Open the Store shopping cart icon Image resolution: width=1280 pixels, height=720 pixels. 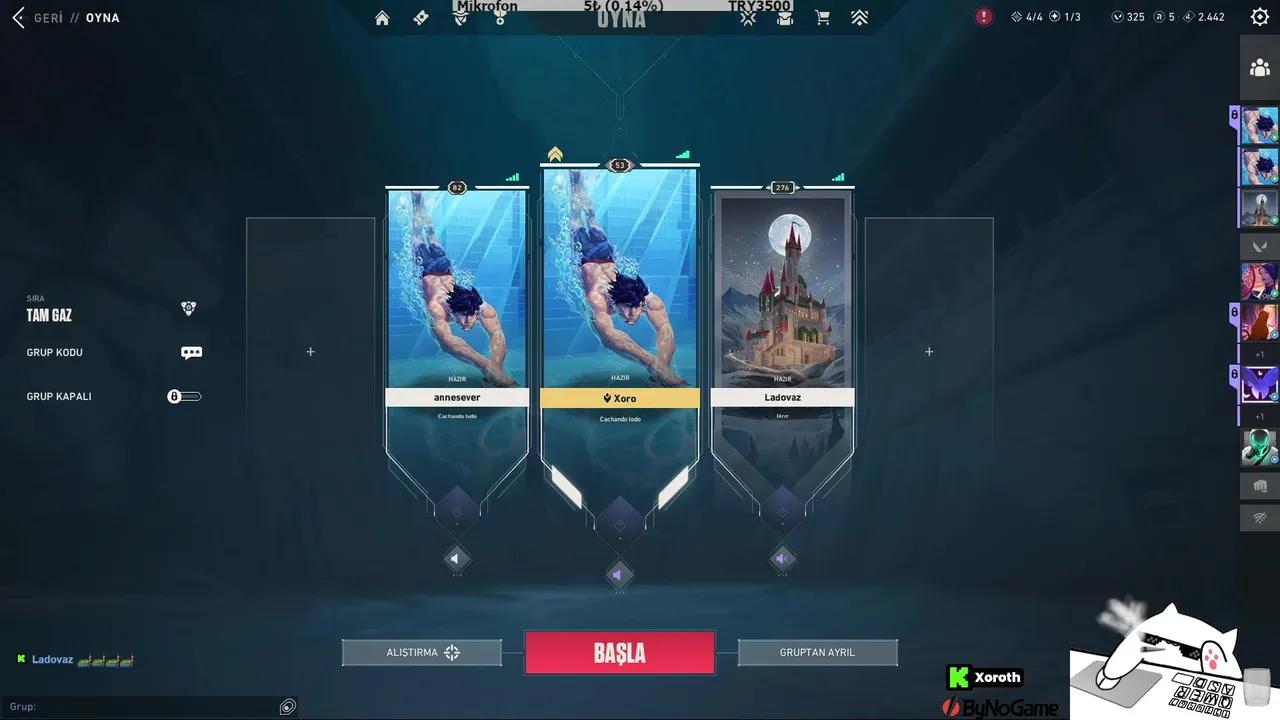pos(821,17)
